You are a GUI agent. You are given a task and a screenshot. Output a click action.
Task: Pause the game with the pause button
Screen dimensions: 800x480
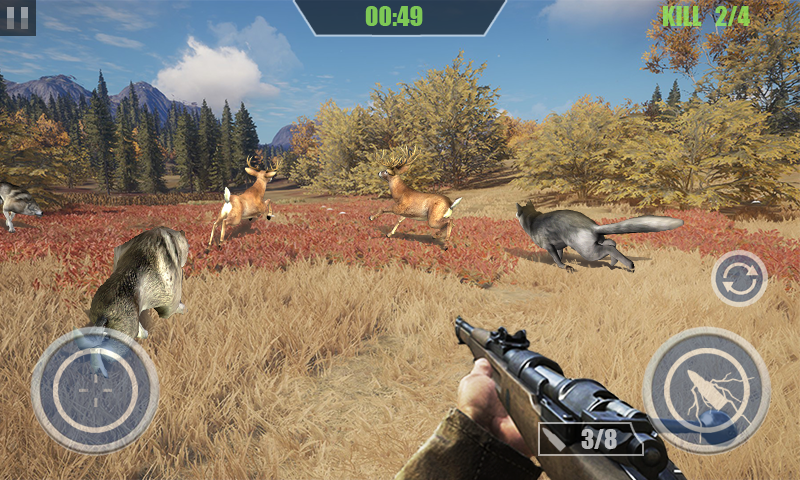click(17, 16)
